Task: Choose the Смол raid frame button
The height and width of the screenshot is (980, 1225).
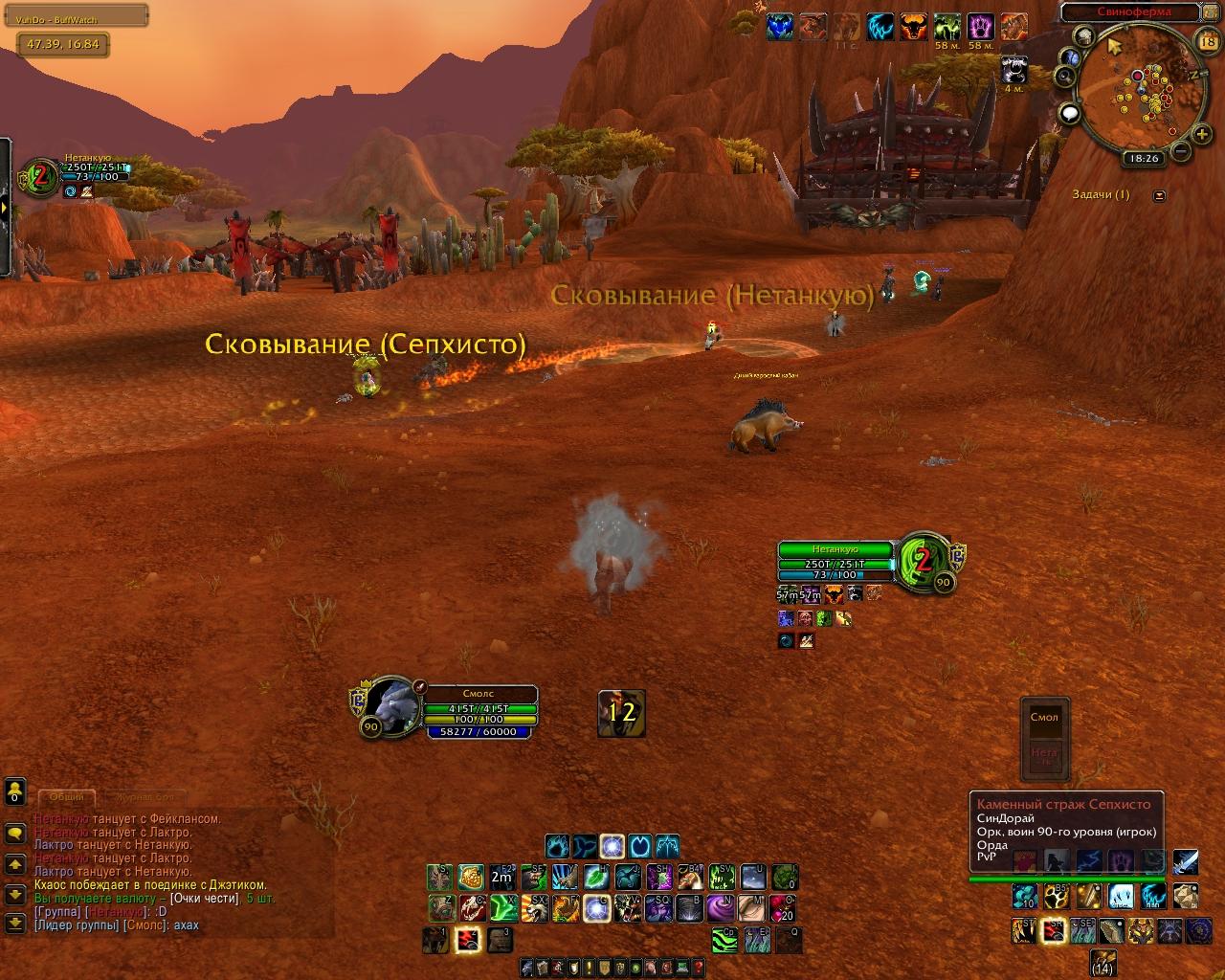Action: coord(1044,717)
